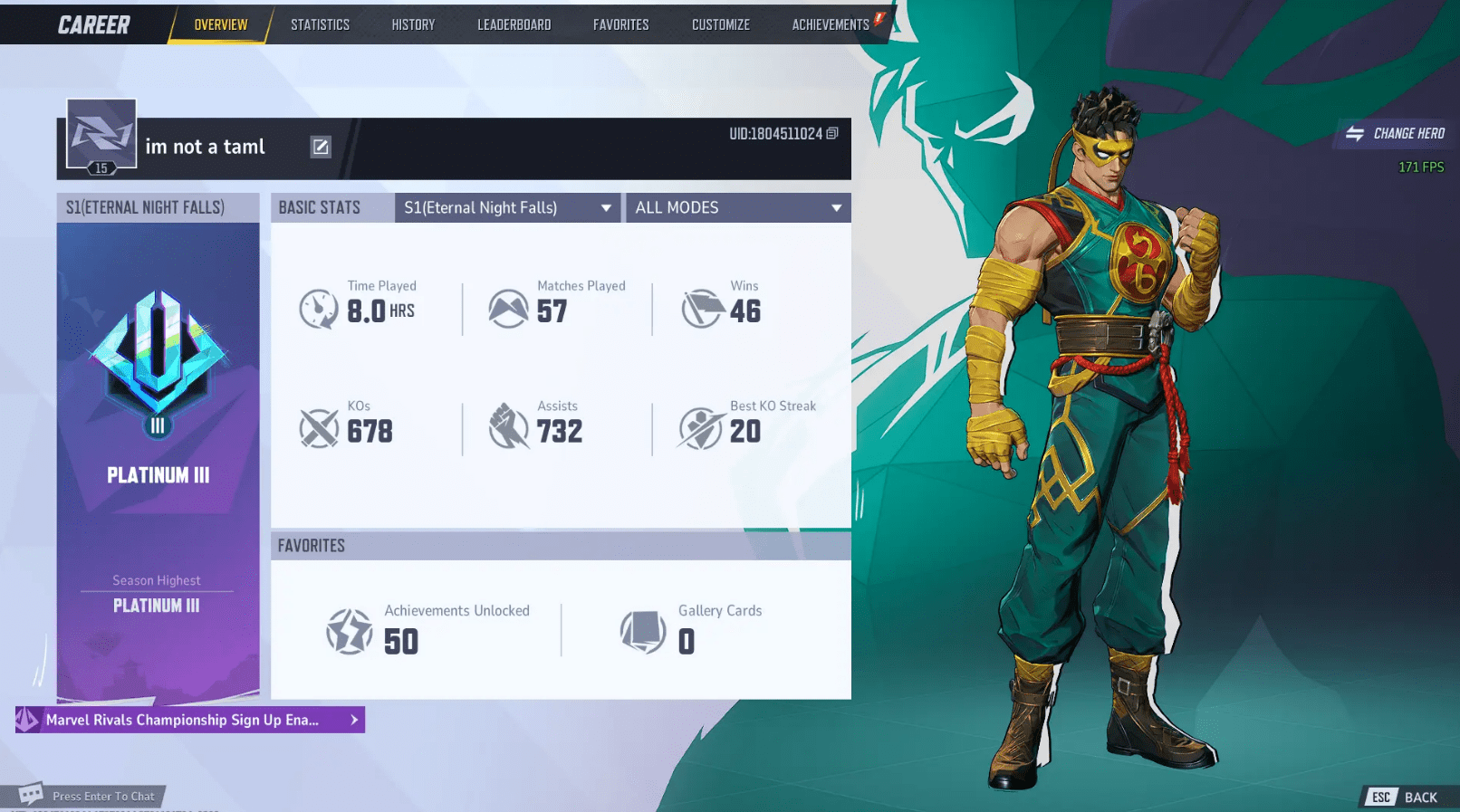1460x812 pixels.
Task: Click the KOs crossed-swords icon
Action: 319,428
